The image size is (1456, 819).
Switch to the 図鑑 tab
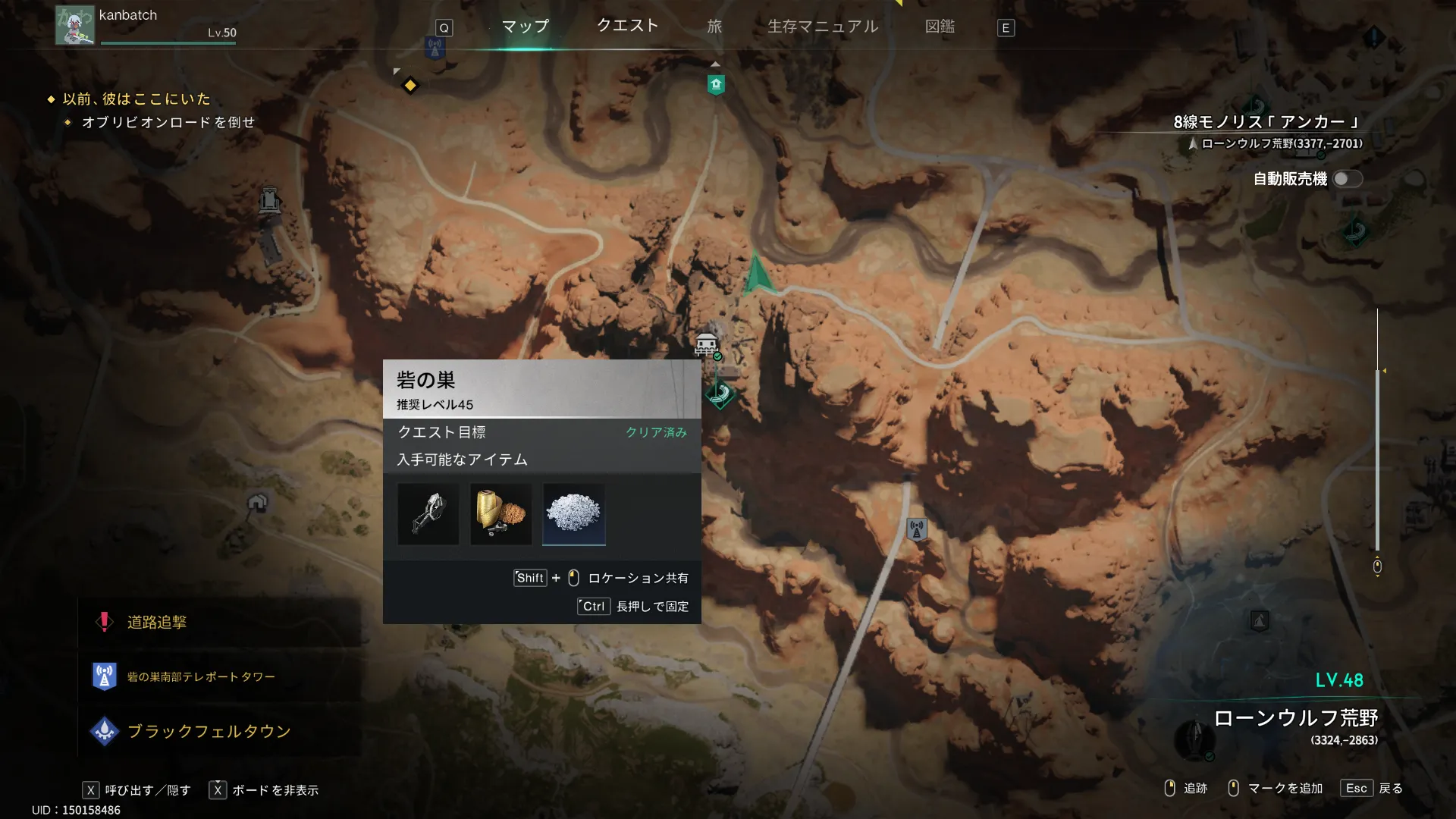click(x=940, y=27)
